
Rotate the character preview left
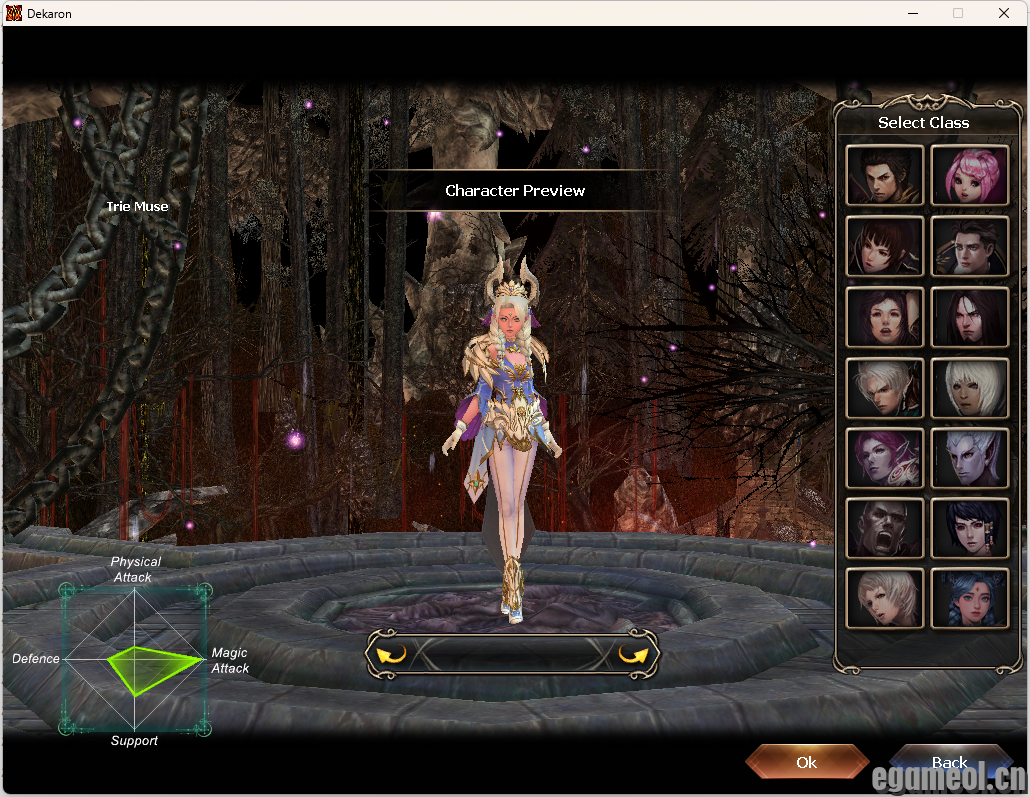click(391, 655)
